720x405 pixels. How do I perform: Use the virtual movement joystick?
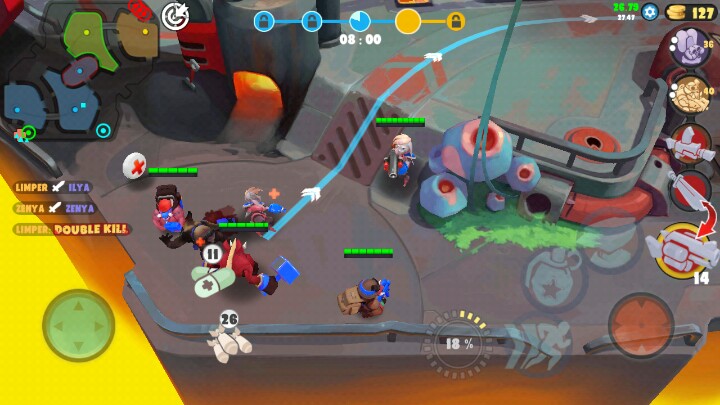click(x=78, y=325)
